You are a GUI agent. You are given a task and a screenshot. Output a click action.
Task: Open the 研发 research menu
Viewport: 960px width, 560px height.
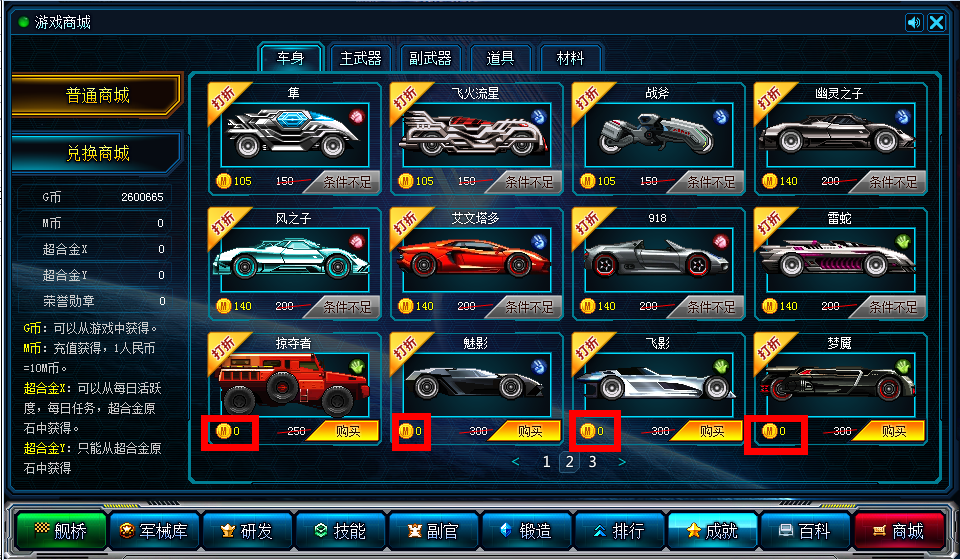tap(248, 531)
